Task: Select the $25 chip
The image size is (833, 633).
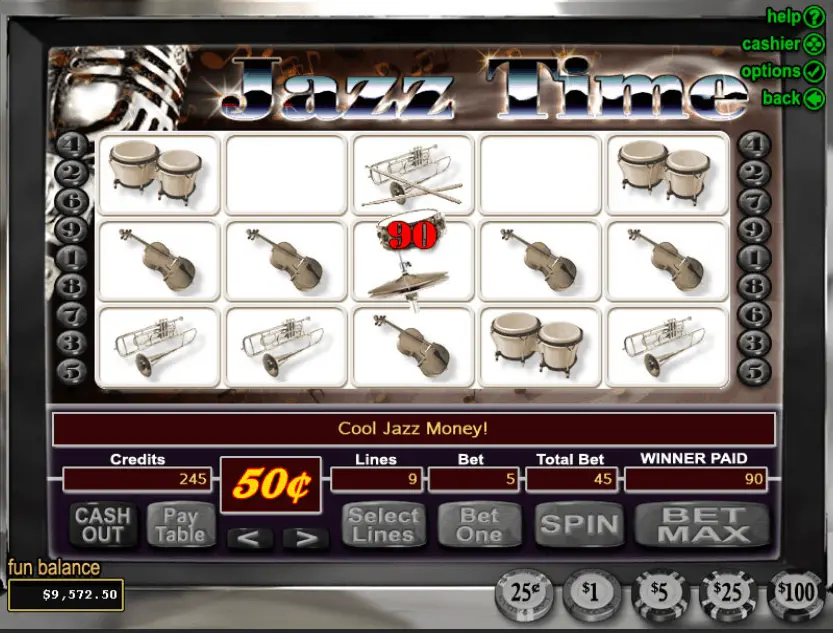Action: coord(728,594)
